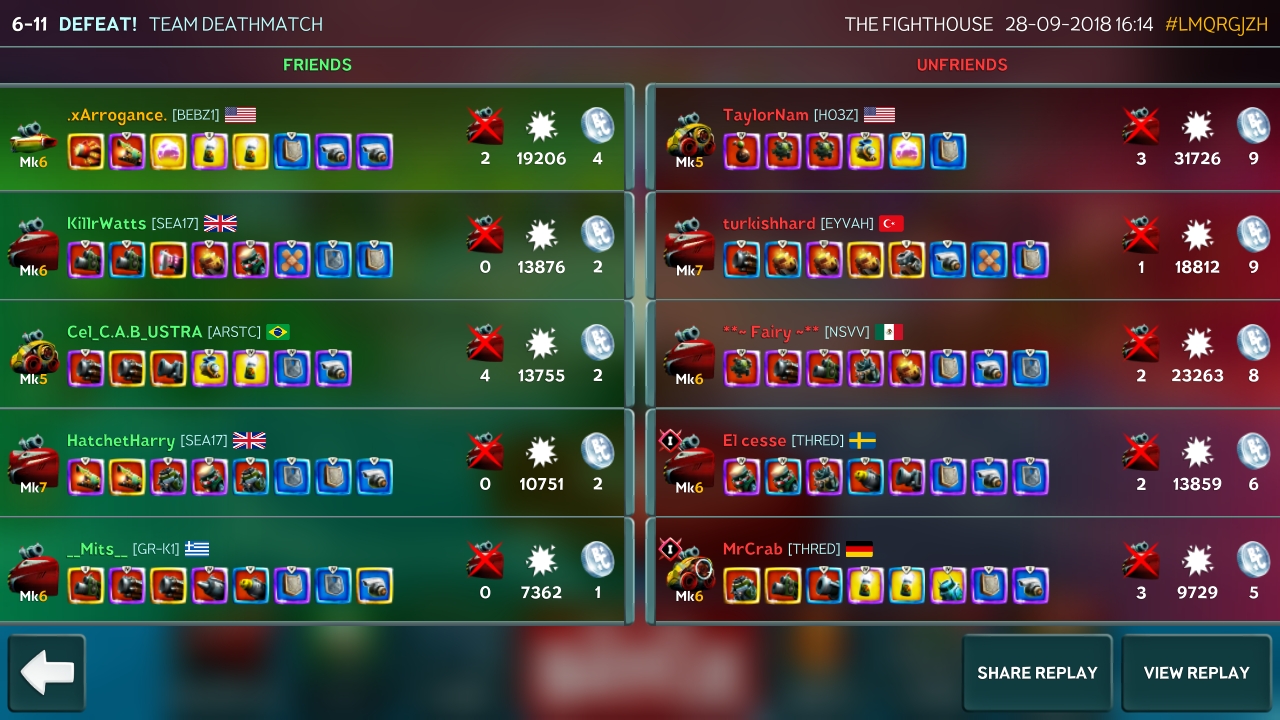Click the SHARE REPLAY button

tap(1036, 673)
